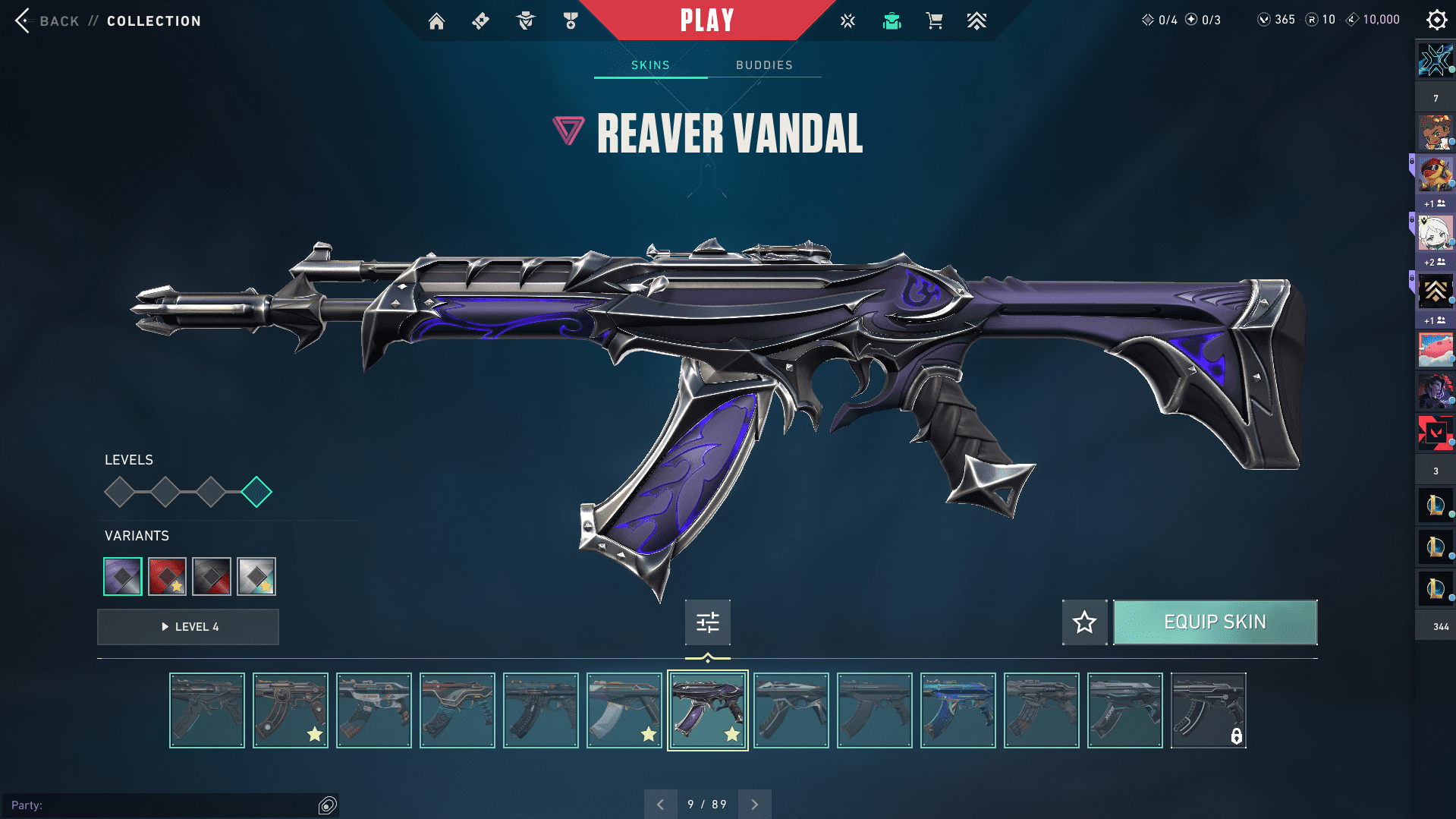Play the Level 4 preview video
Image resolution: width=1456 pixels, height=819 pixels.
pos(188,627)
